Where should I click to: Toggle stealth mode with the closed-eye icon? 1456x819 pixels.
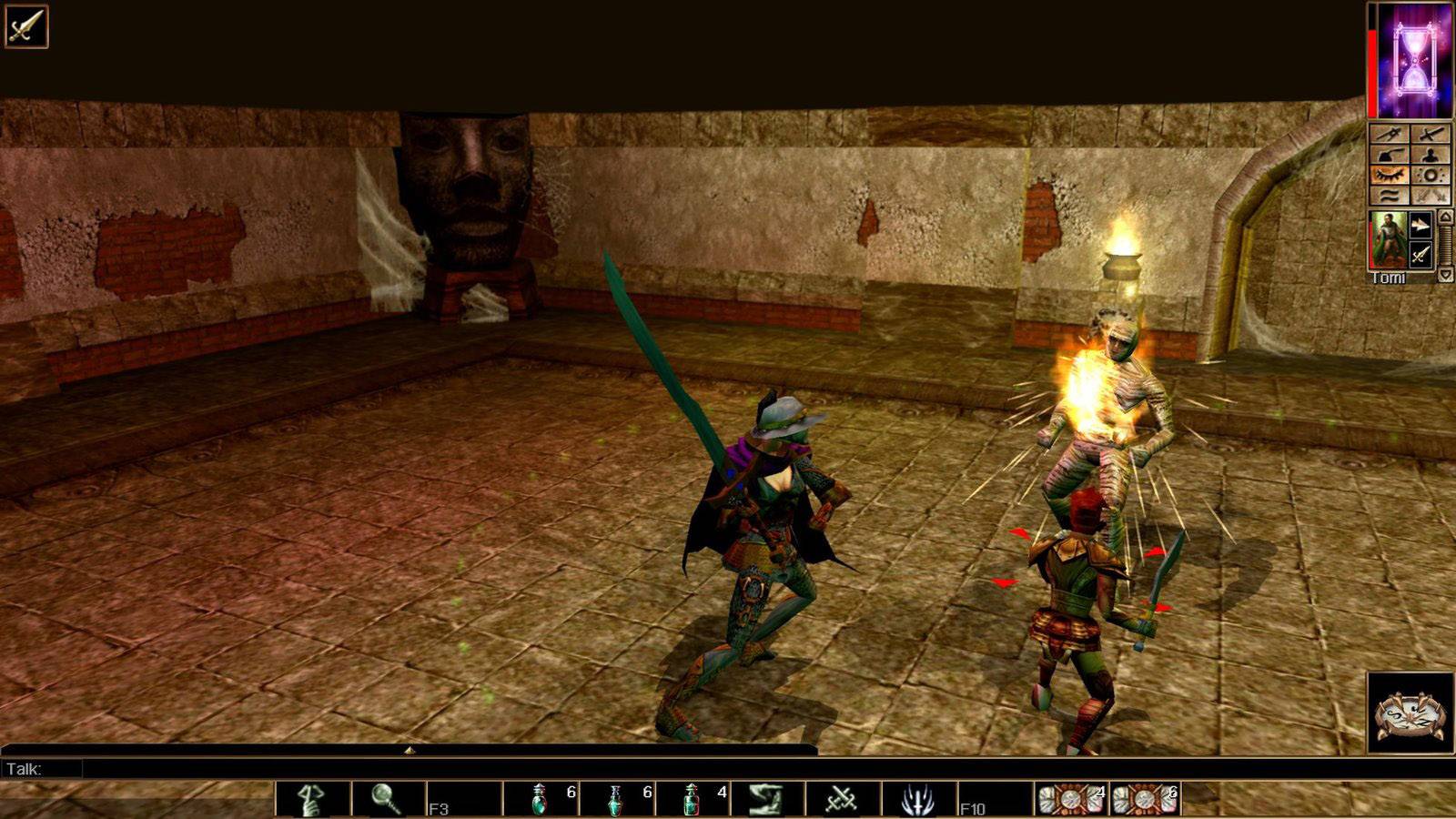(x=1388, y=174)
